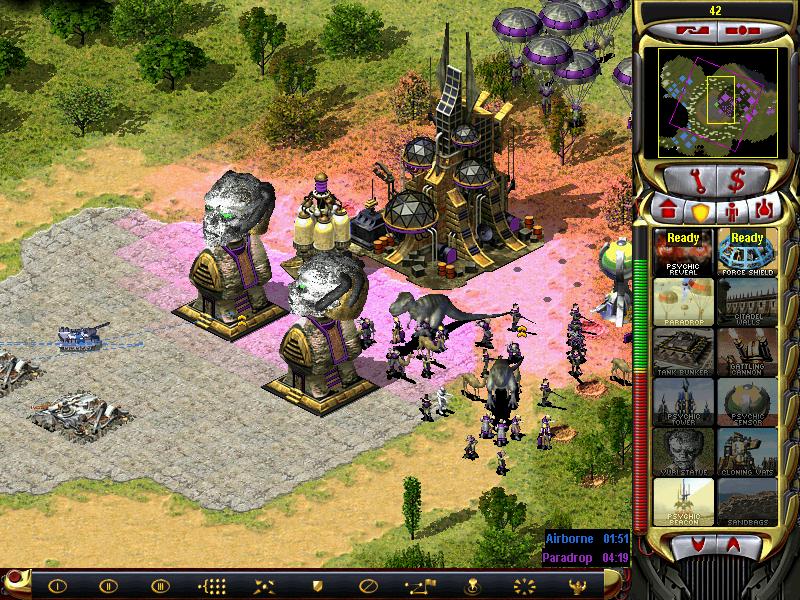
Task: Build Citadel Walls
Action: tap(746, 302)
